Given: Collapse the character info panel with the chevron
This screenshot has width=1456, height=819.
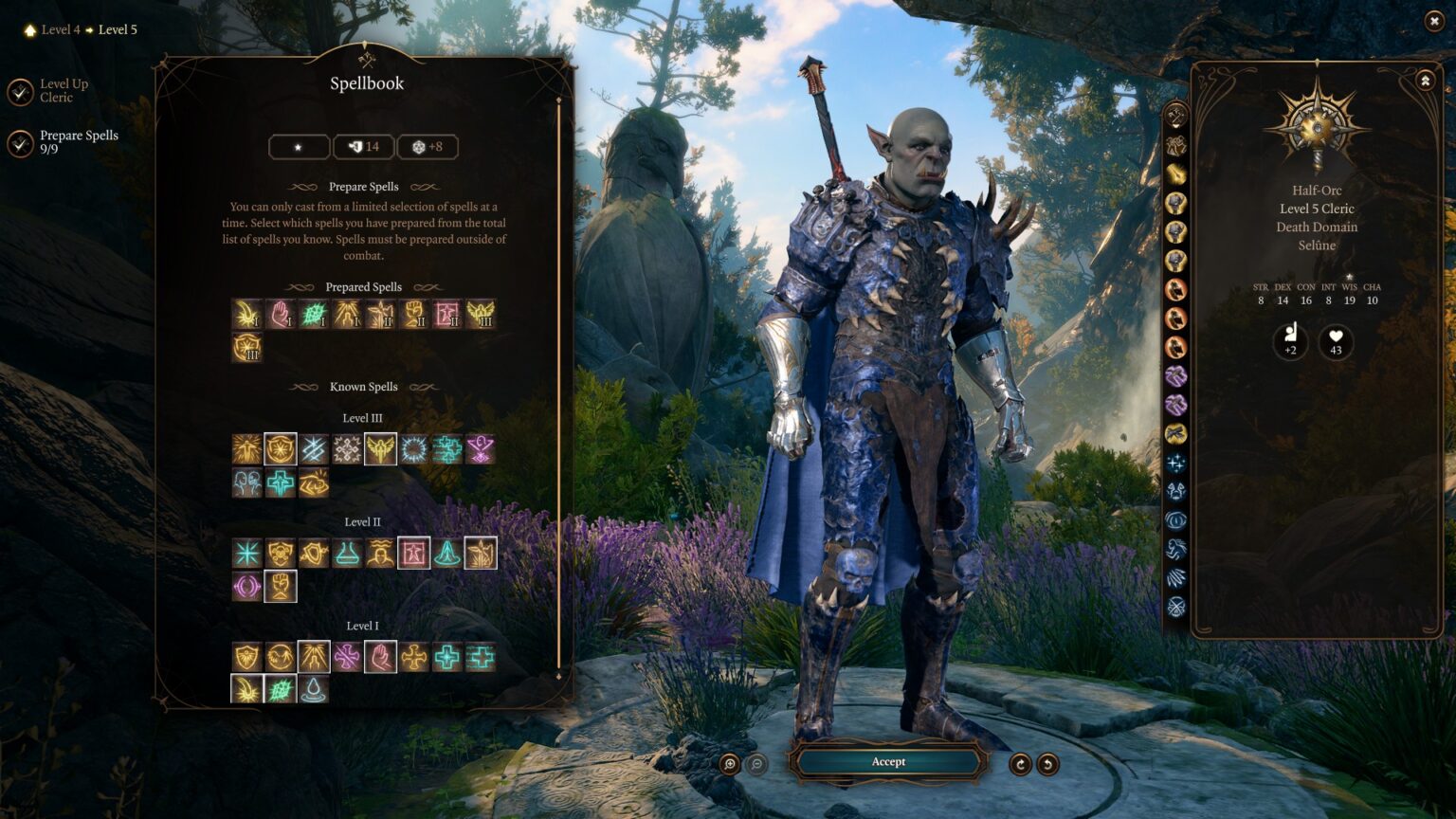Looking at the screenshot, I should point(1424,81).
